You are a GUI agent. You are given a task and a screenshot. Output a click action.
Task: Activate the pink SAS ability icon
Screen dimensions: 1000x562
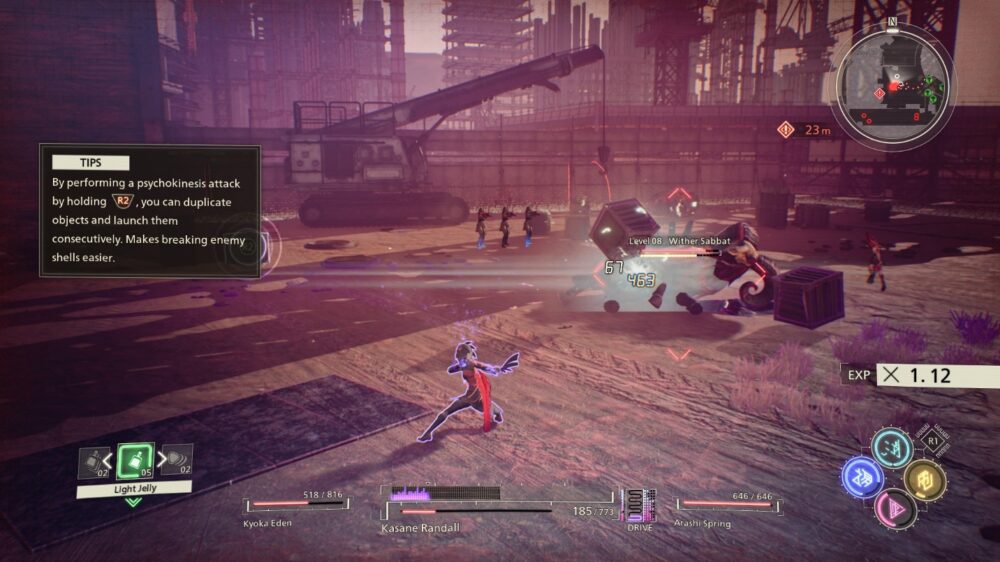coord(893,508)
